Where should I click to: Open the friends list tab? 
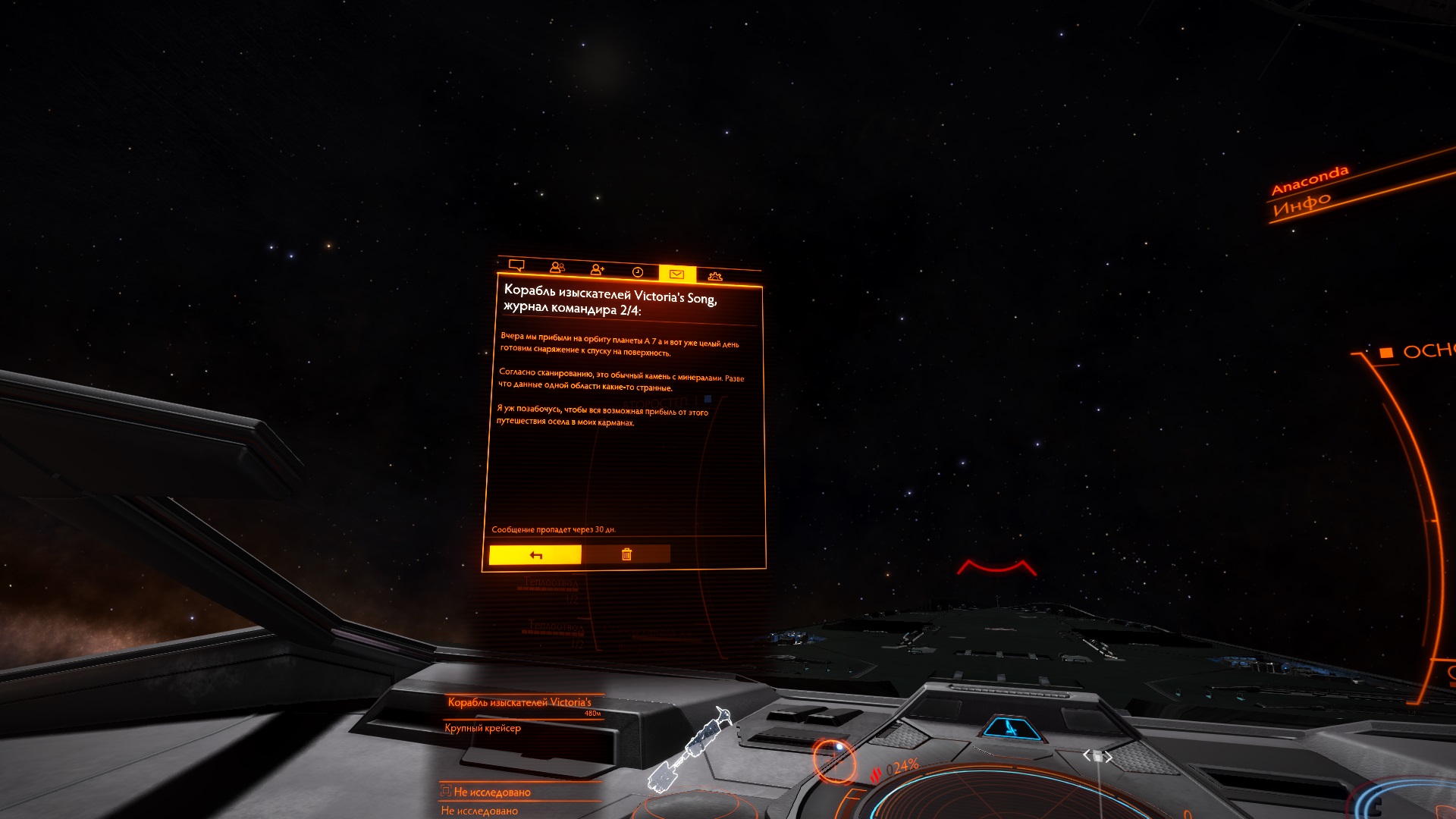coord(557,268)
